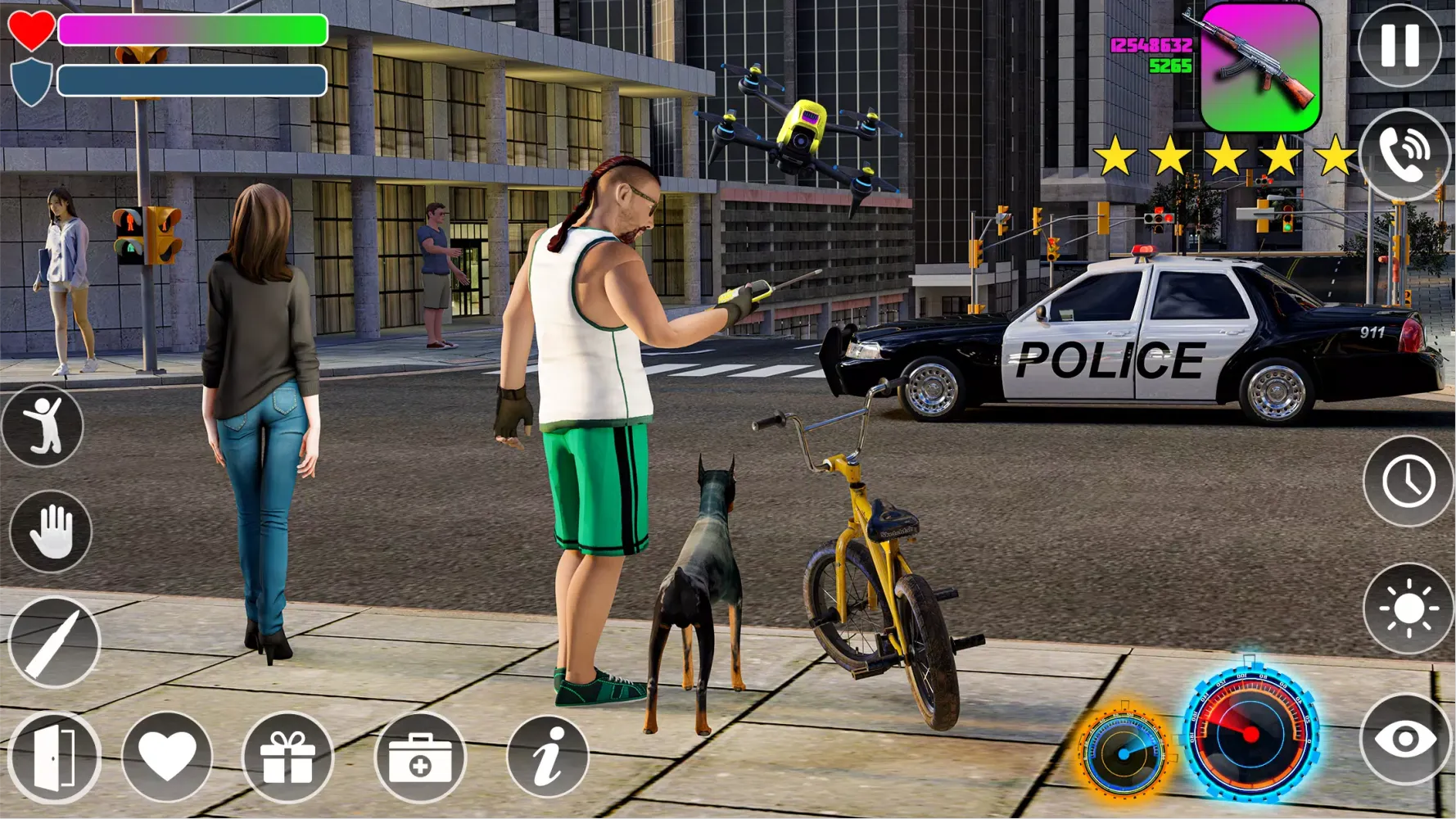Viewport: 1456px width, 819px height.
Task: Open the gift rewards icon
Action: pyautogui.click(x=287, y=760)
